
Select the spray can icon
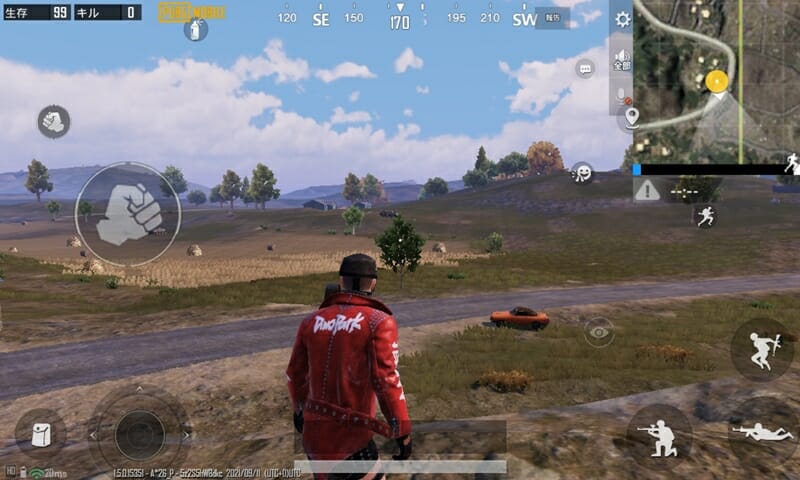point(196,29)
